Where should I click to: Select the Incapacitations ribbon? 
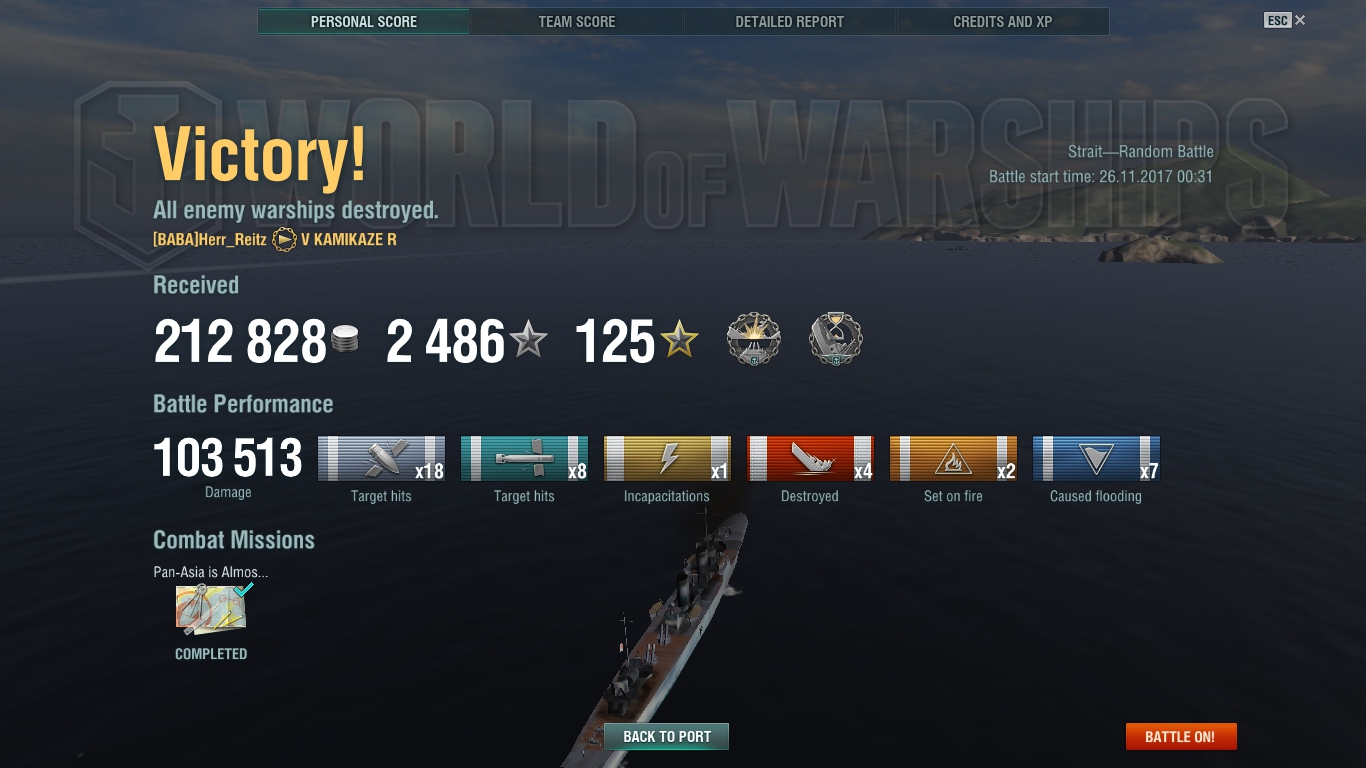tap(667, 459)
